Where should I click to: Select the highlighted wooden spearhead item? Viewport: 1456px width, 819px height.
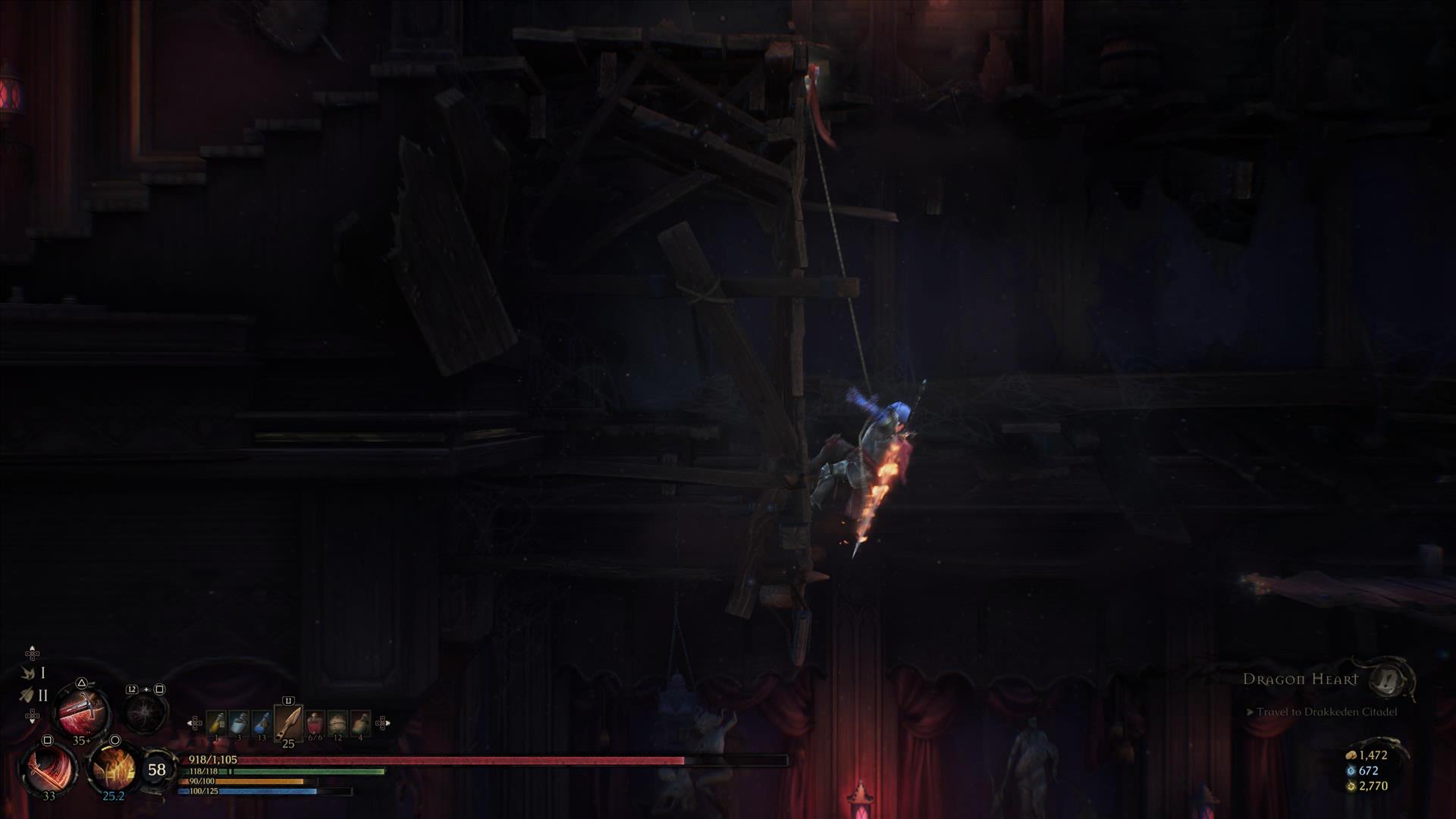288,723
